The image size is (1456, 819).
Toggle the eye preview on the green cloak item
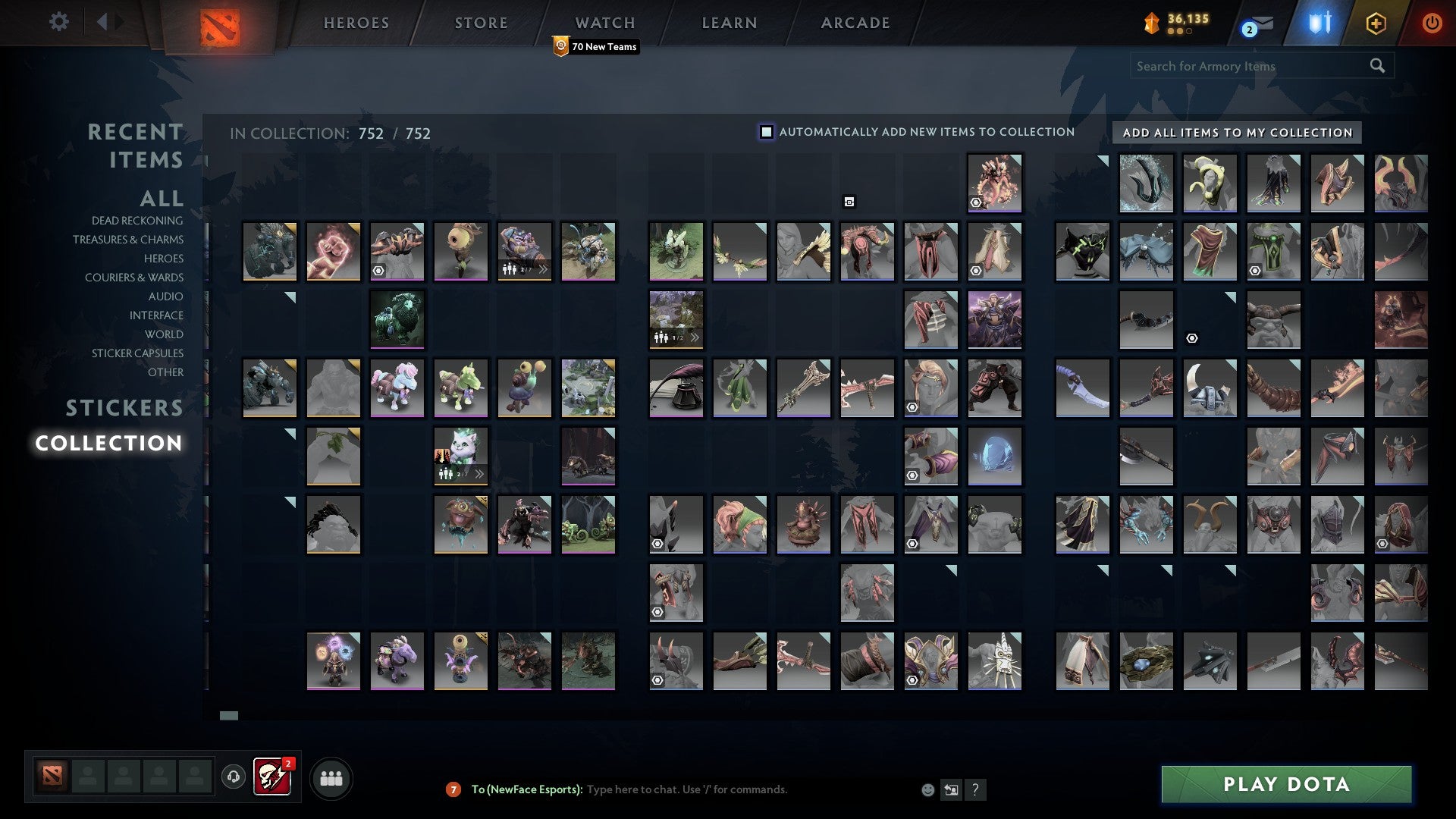pyautogui.click(x=1255, y=271)
